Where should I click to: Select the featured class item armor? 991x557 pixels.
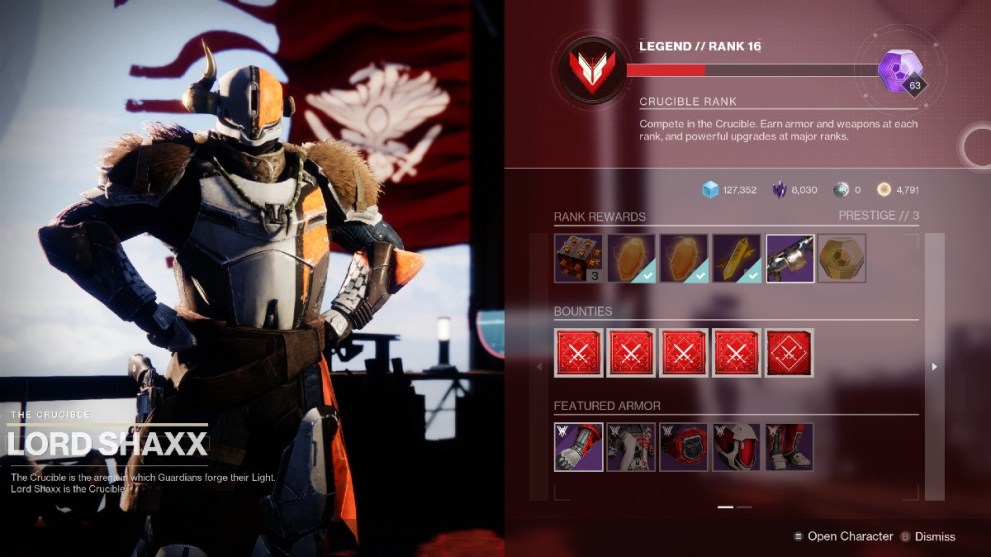click(684, 447)
